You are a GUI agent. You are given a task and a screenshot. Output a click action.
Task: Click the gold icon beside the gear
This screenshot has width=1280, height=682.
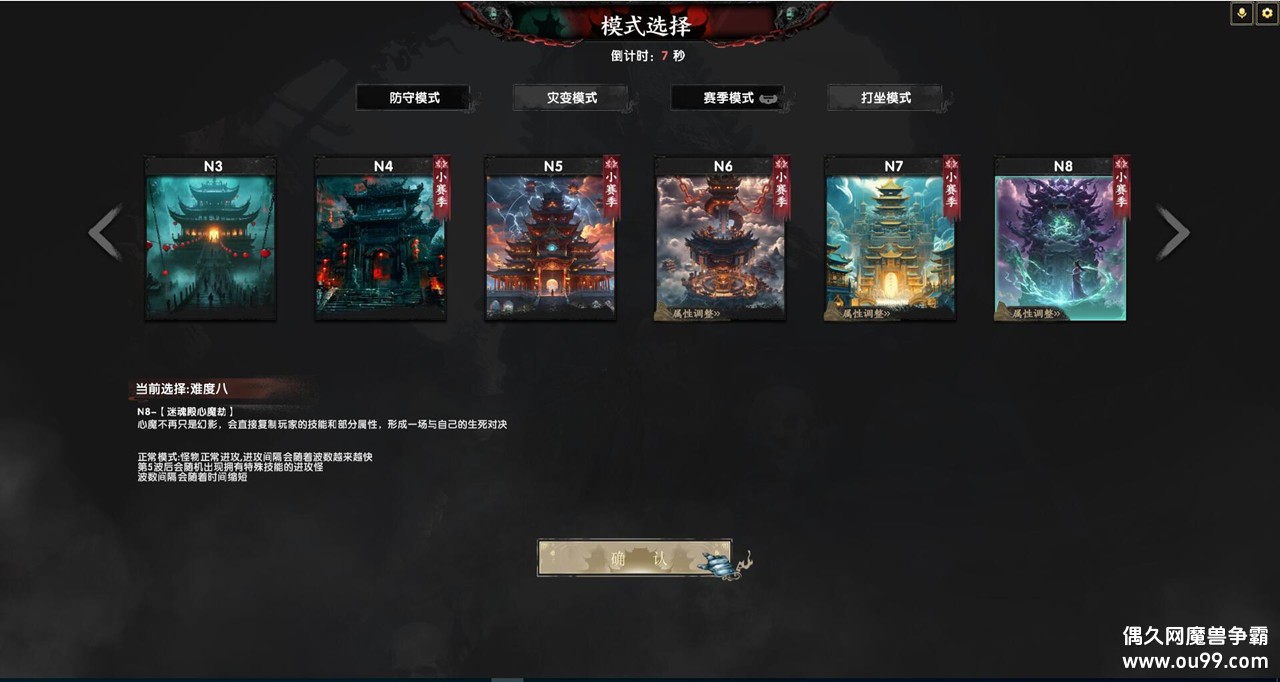coord(1242,13)
